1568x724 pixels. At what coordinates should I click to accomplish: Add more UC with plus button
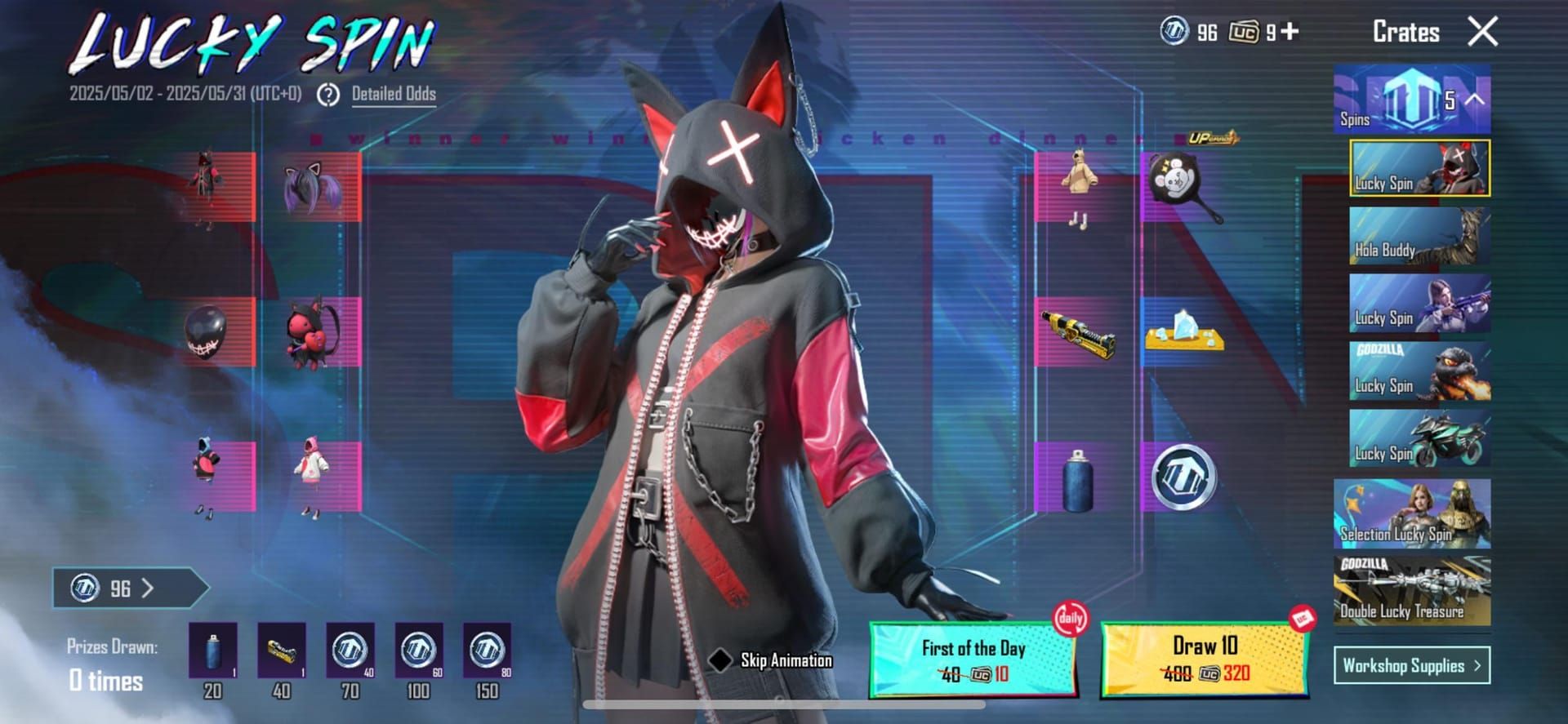[x=1290, y=31]
